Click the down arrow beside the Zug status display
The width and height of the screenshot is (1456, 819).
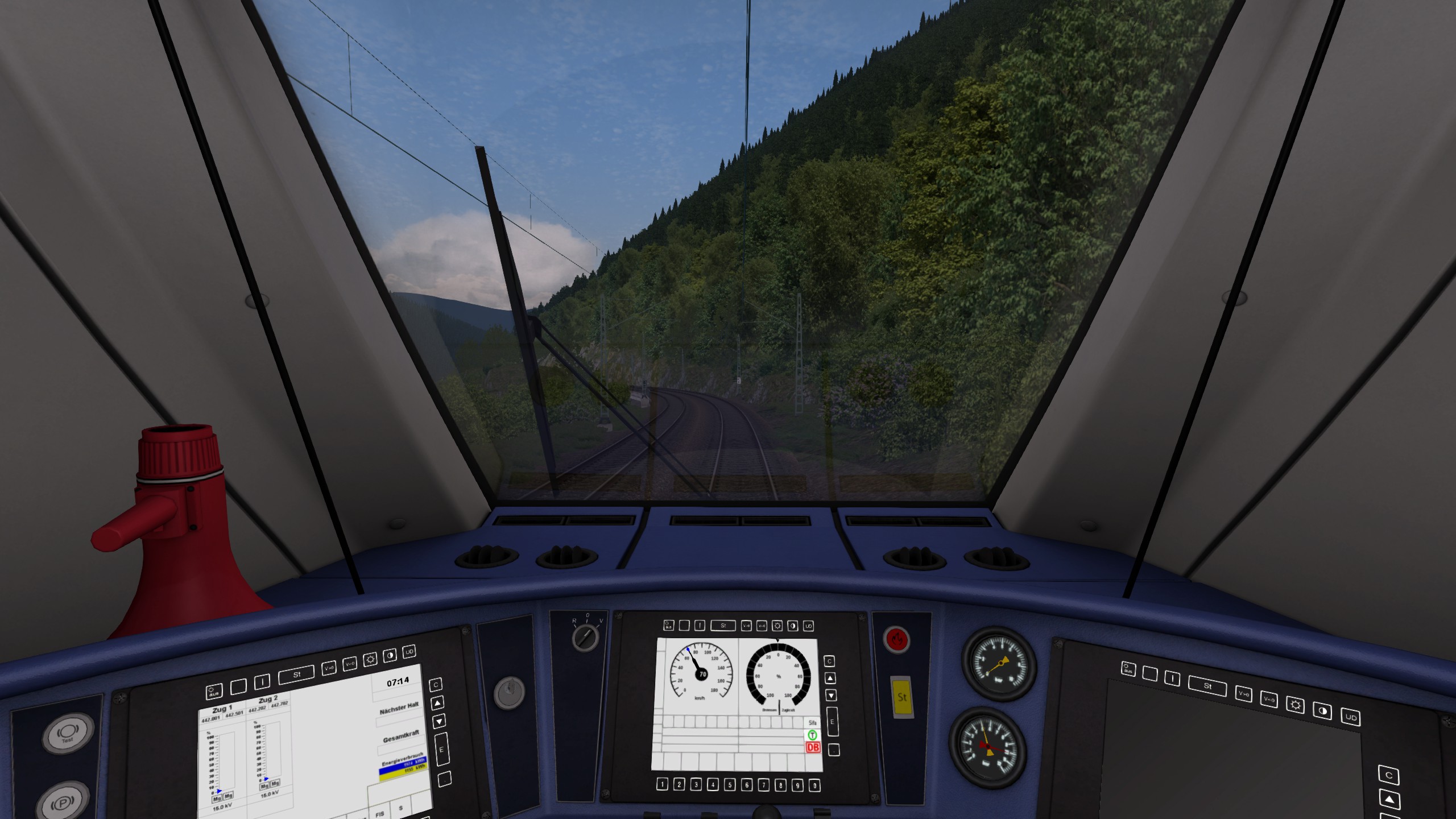[x=439, y=722]
